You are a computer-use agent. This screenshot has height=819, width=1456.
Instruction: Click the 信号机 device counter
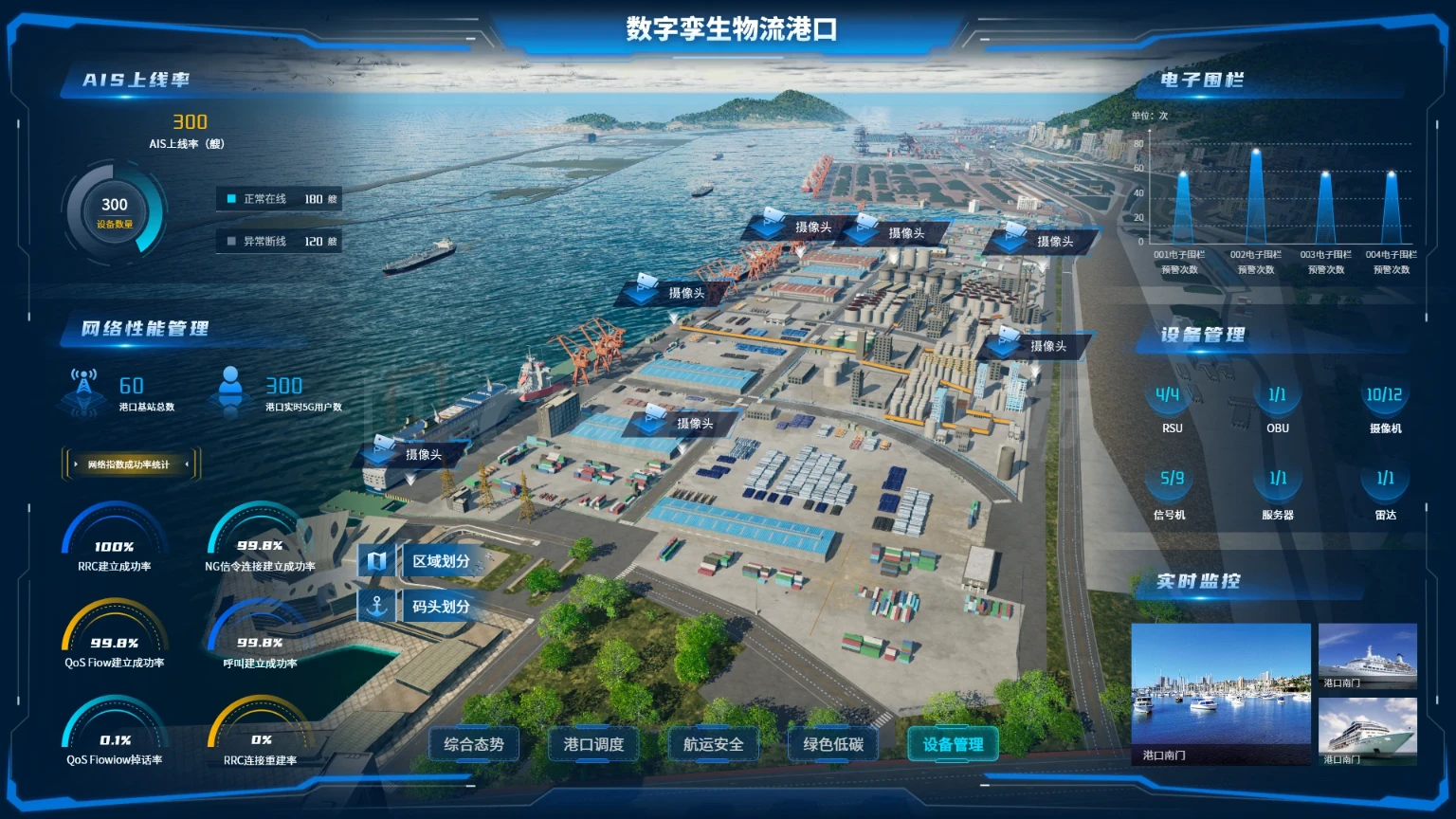pyautogui.click(x=1171, y=486)
